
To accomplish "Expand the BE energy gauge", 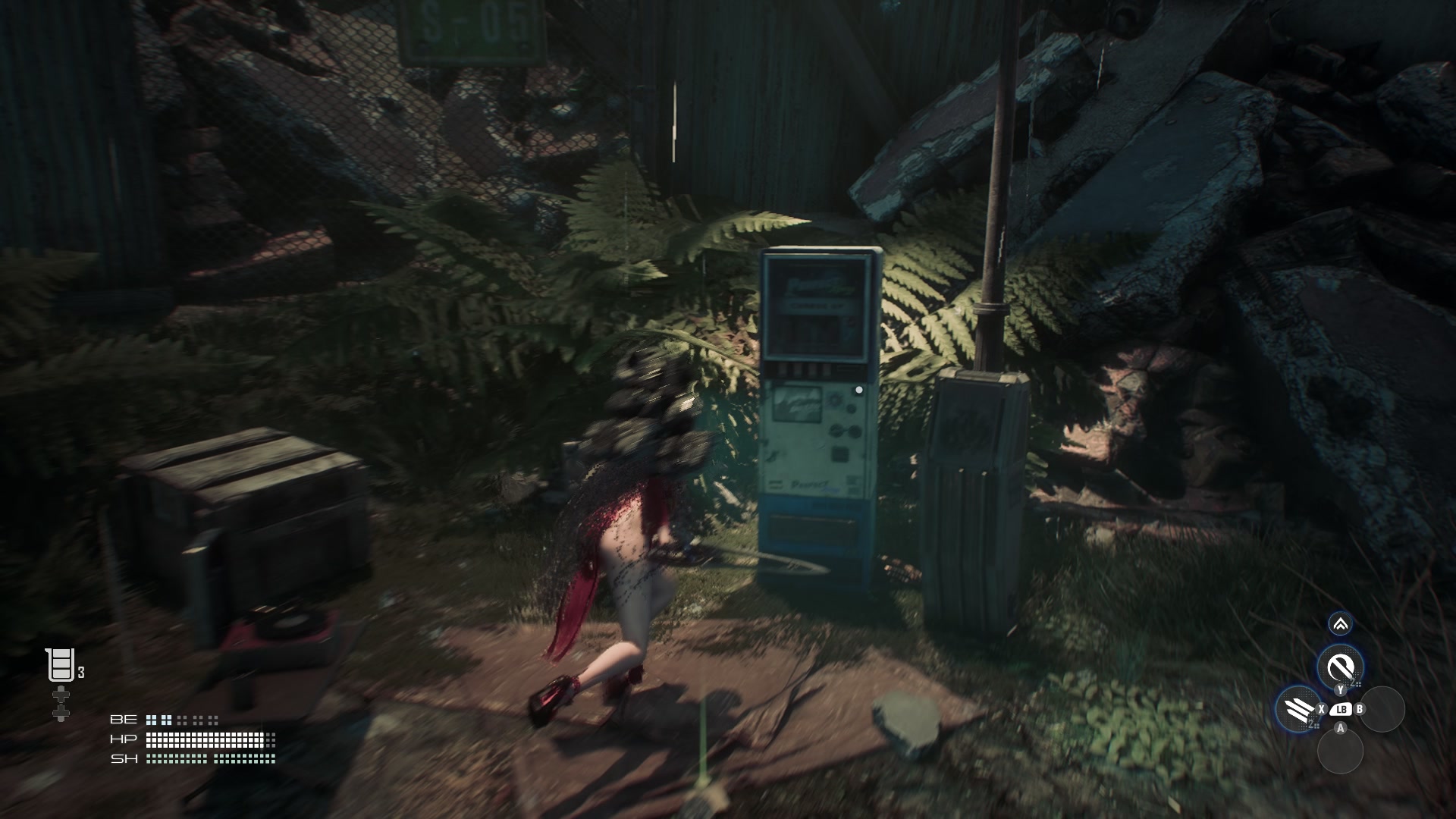I will coord(182,720).
